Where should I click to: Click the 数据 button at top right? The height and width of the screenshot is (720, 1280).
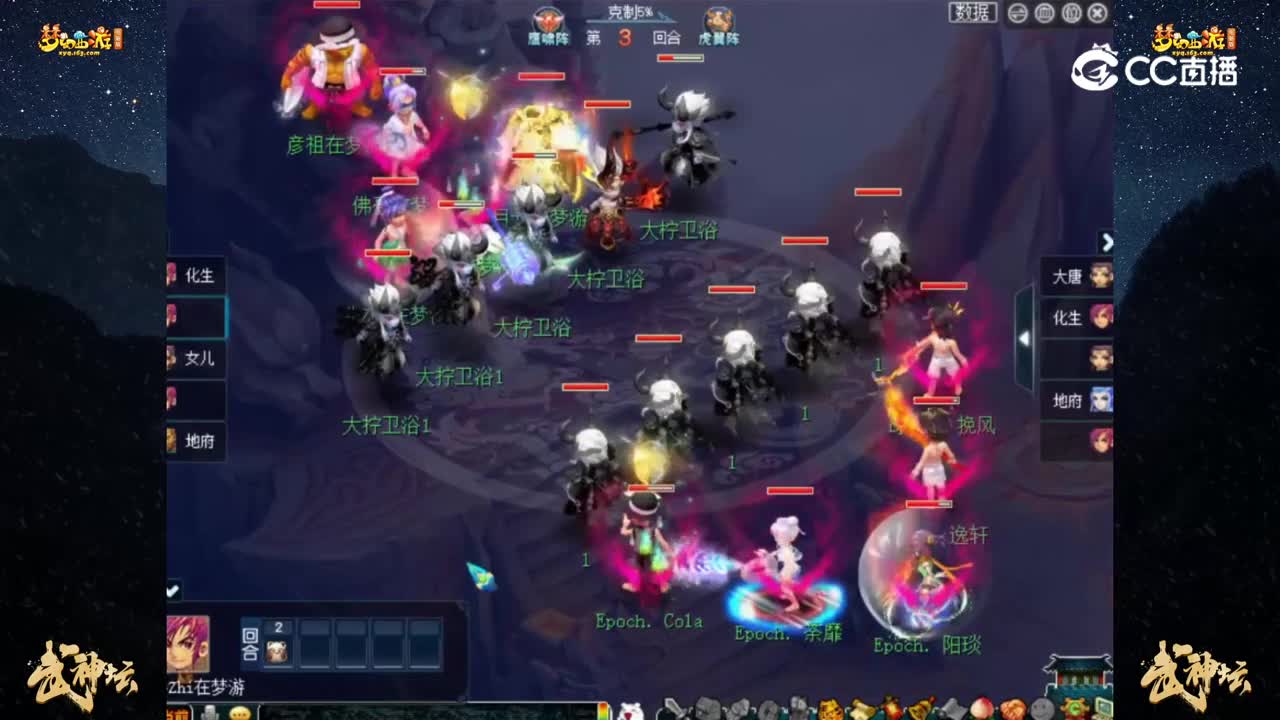tap(975, 11)
